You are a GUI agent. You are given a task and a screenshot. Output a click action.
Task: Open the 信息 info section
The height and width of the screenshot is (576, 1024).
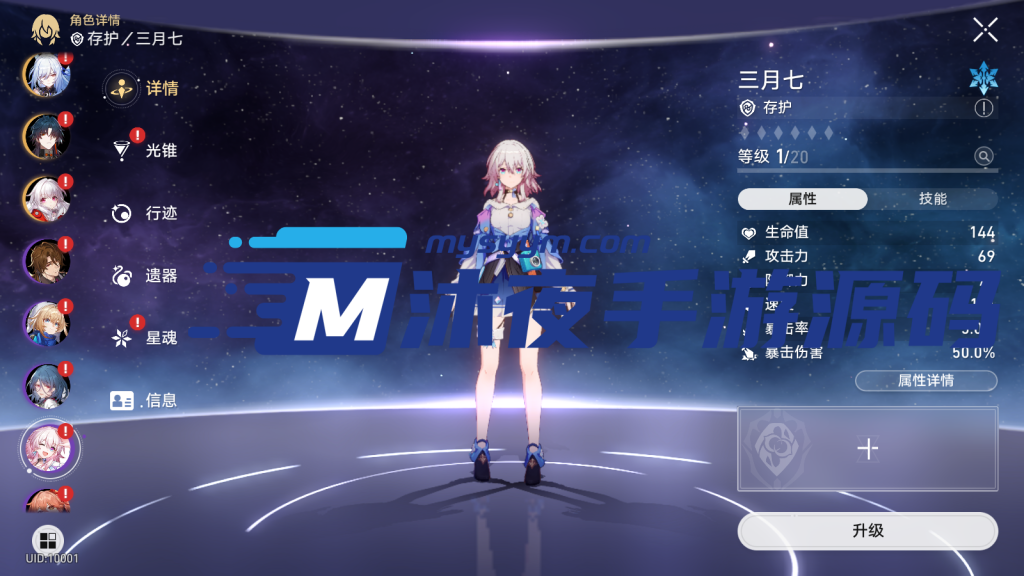pos(144,401)
